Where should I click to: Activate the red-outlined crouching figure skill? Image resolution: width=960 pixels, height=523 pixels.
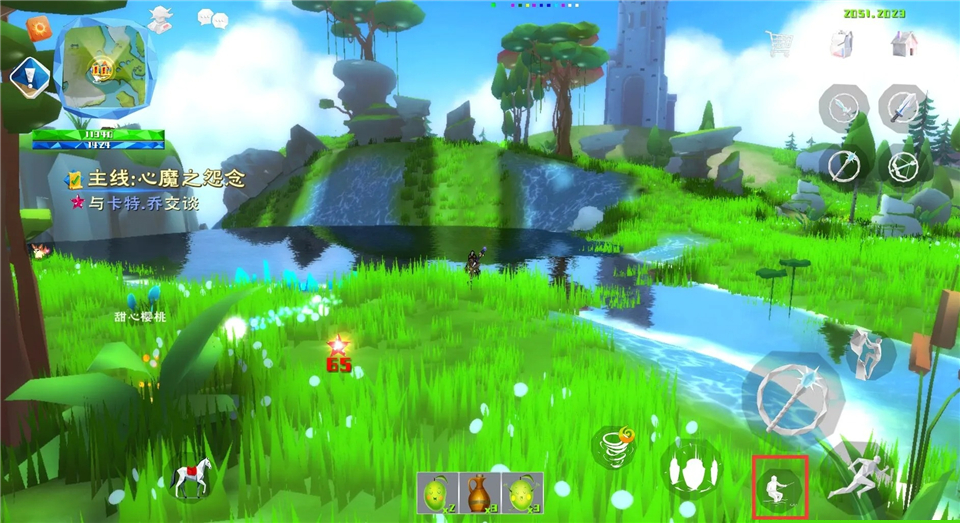tap(780, 486)
